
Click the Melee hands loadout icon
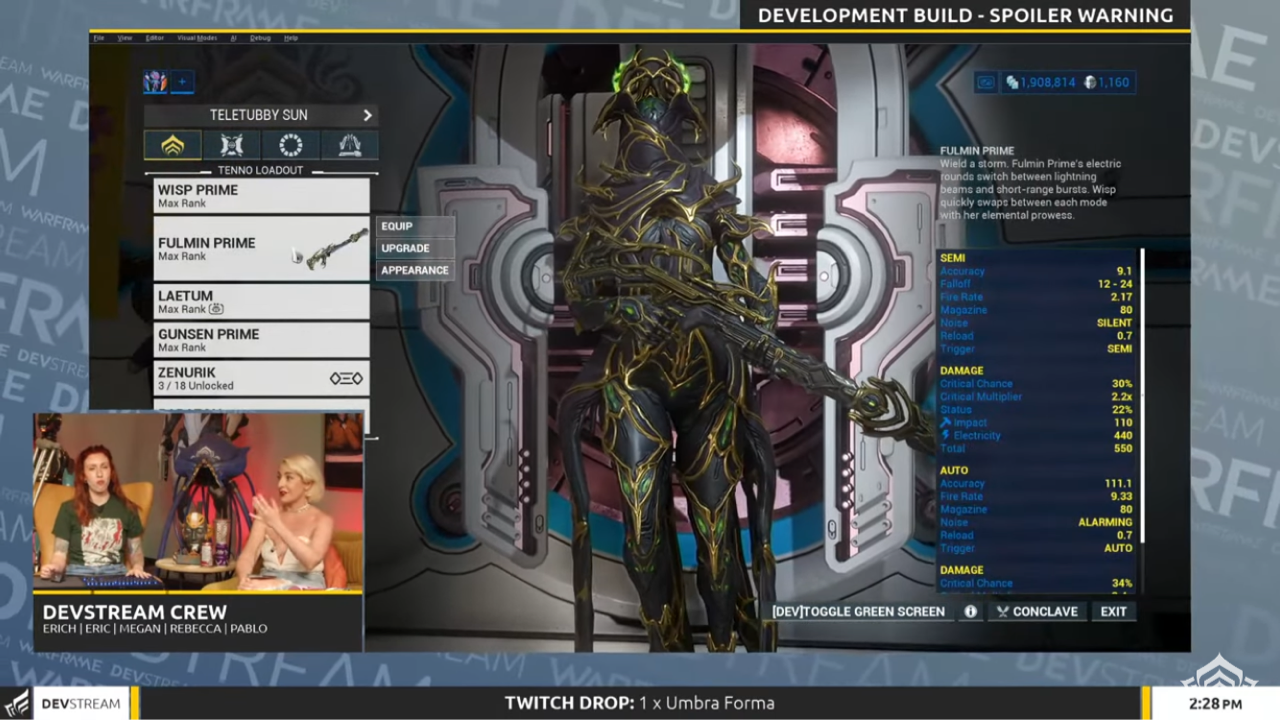(x=348, y=146)
